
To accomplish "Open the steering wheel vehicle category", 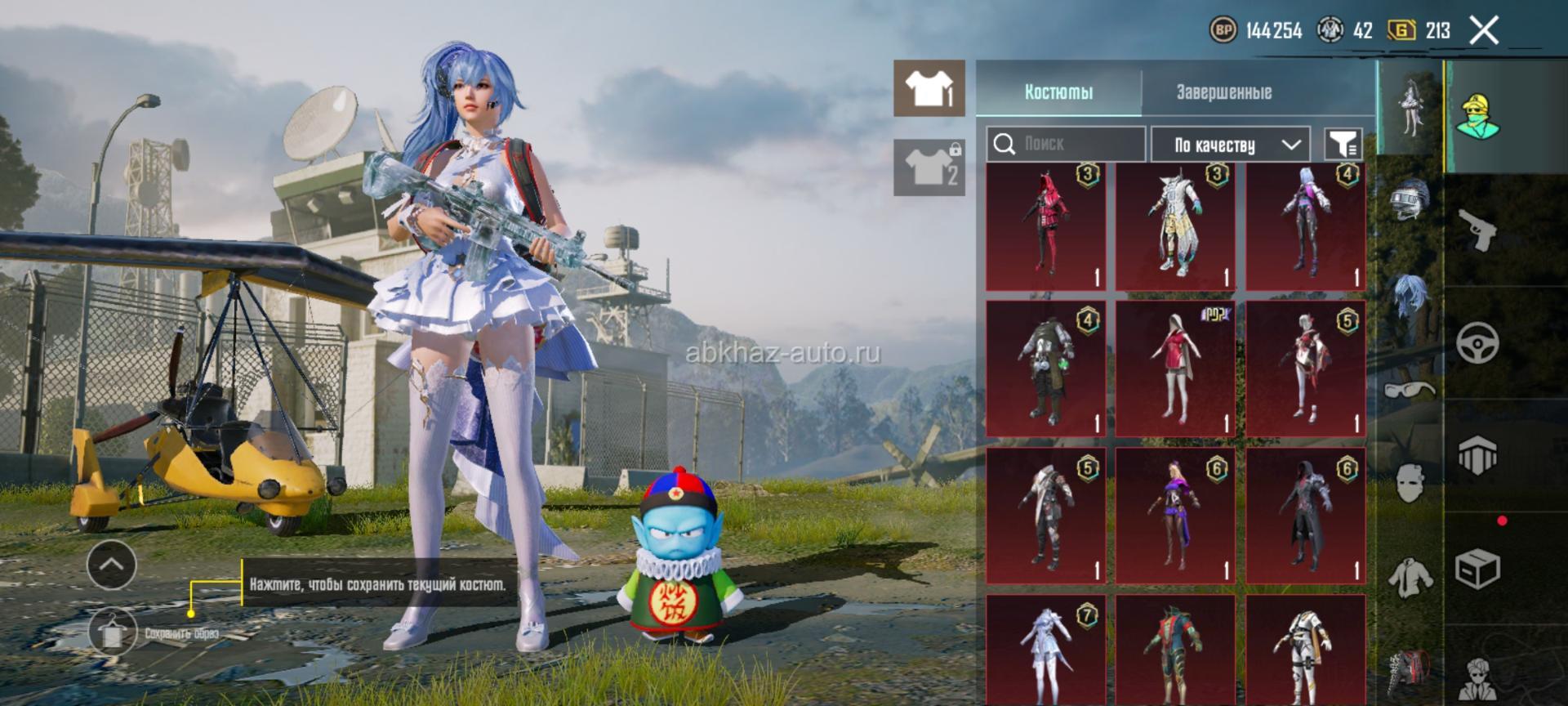I will tap(1478, 342).
